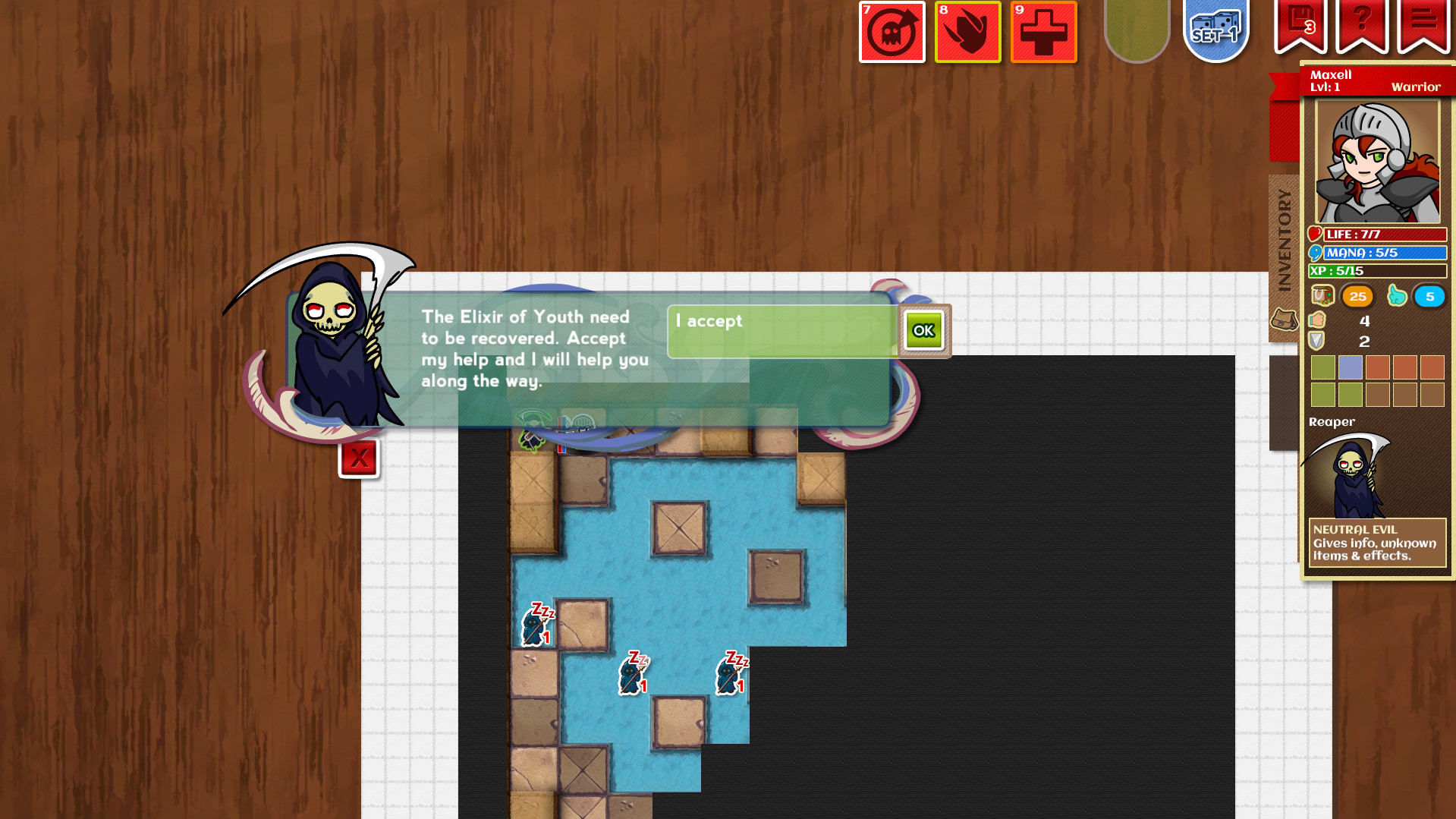Viewport: 1456px width, 819px height.
Task: Select the blue gem counter showing 5
Action: (1429, 297)
